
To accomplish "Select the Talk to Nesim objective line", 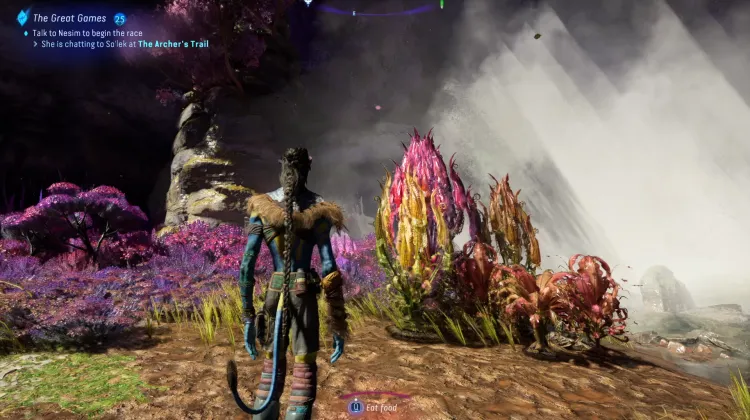I will [x=99, y=32].
